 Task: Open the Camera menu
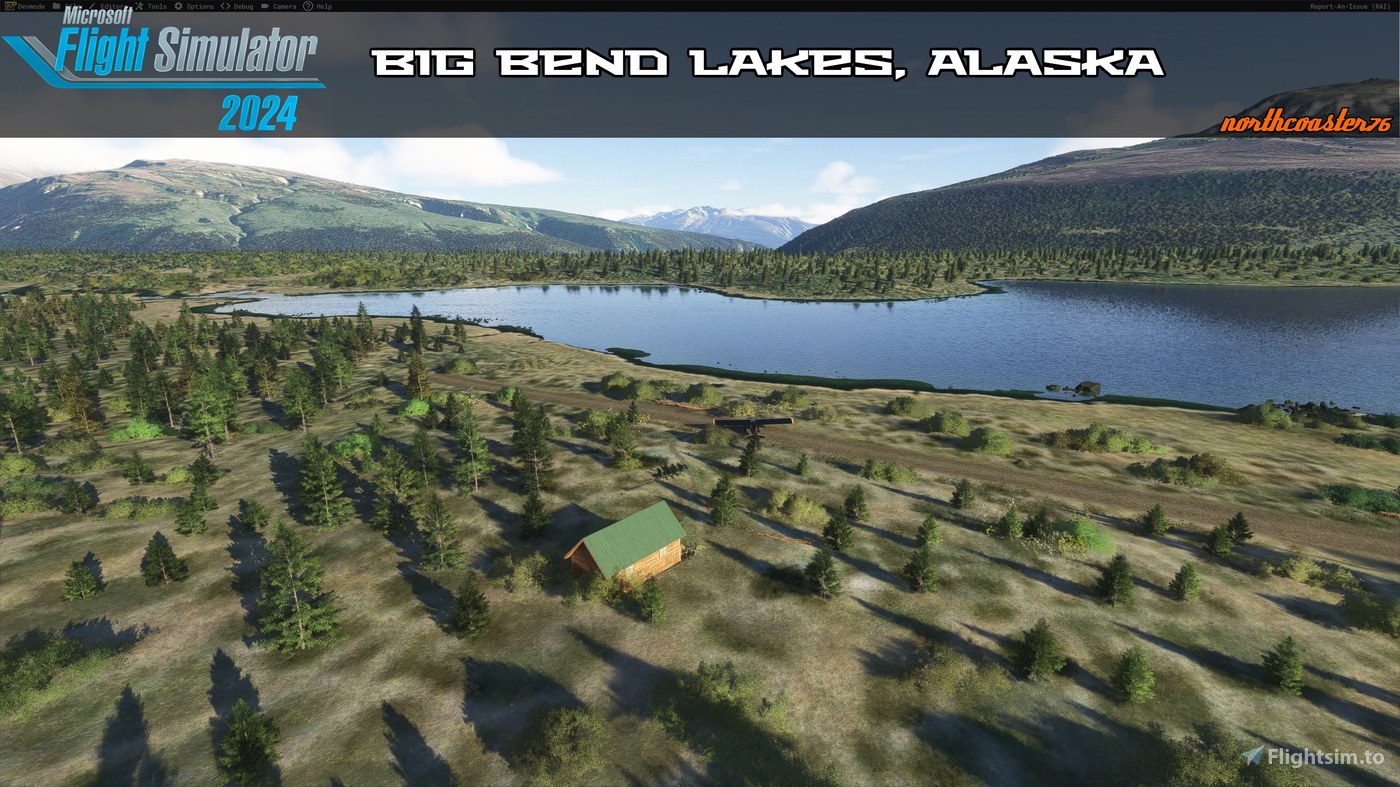(x=286, y=5)
